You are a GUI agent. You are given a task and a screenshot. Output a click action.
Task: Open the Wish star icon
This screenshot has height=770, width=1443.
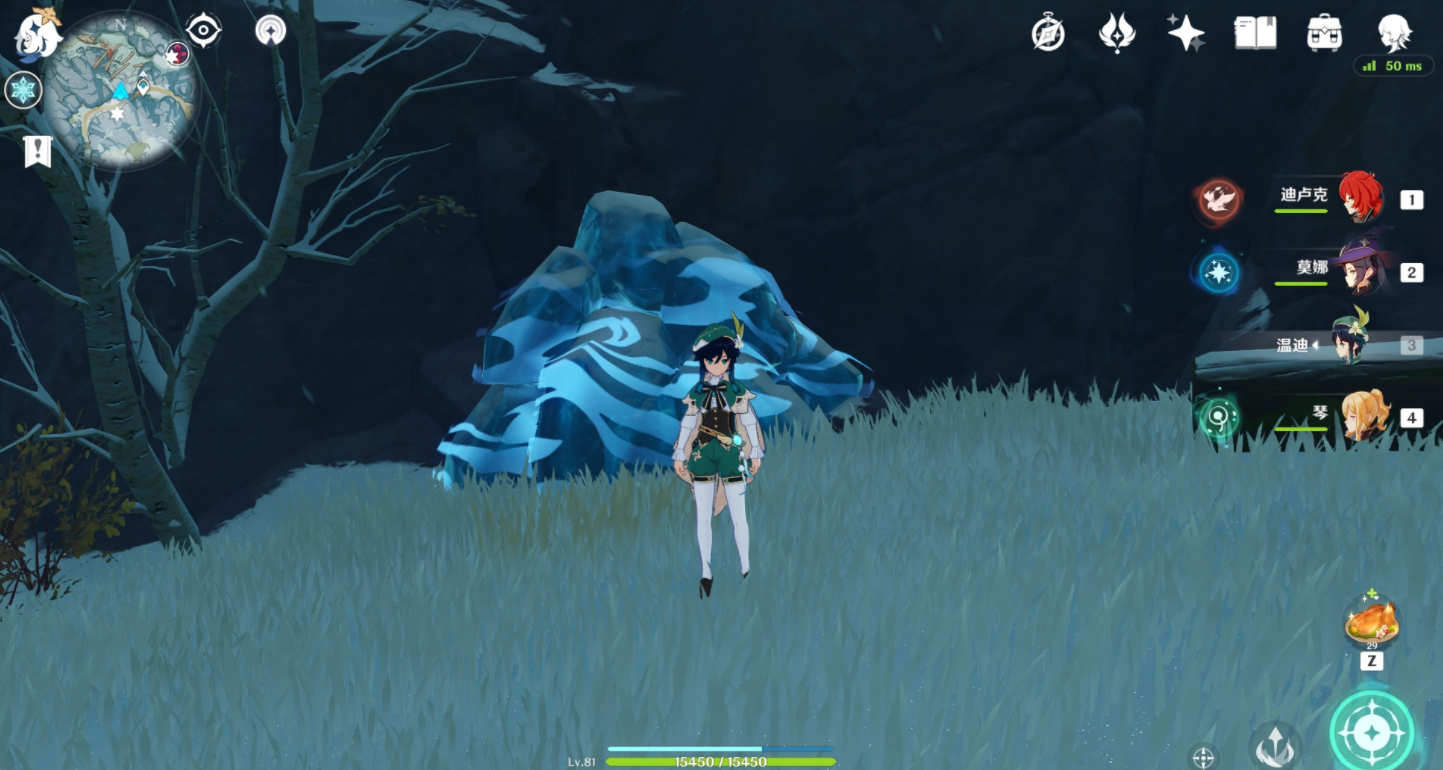(1186, 33)
